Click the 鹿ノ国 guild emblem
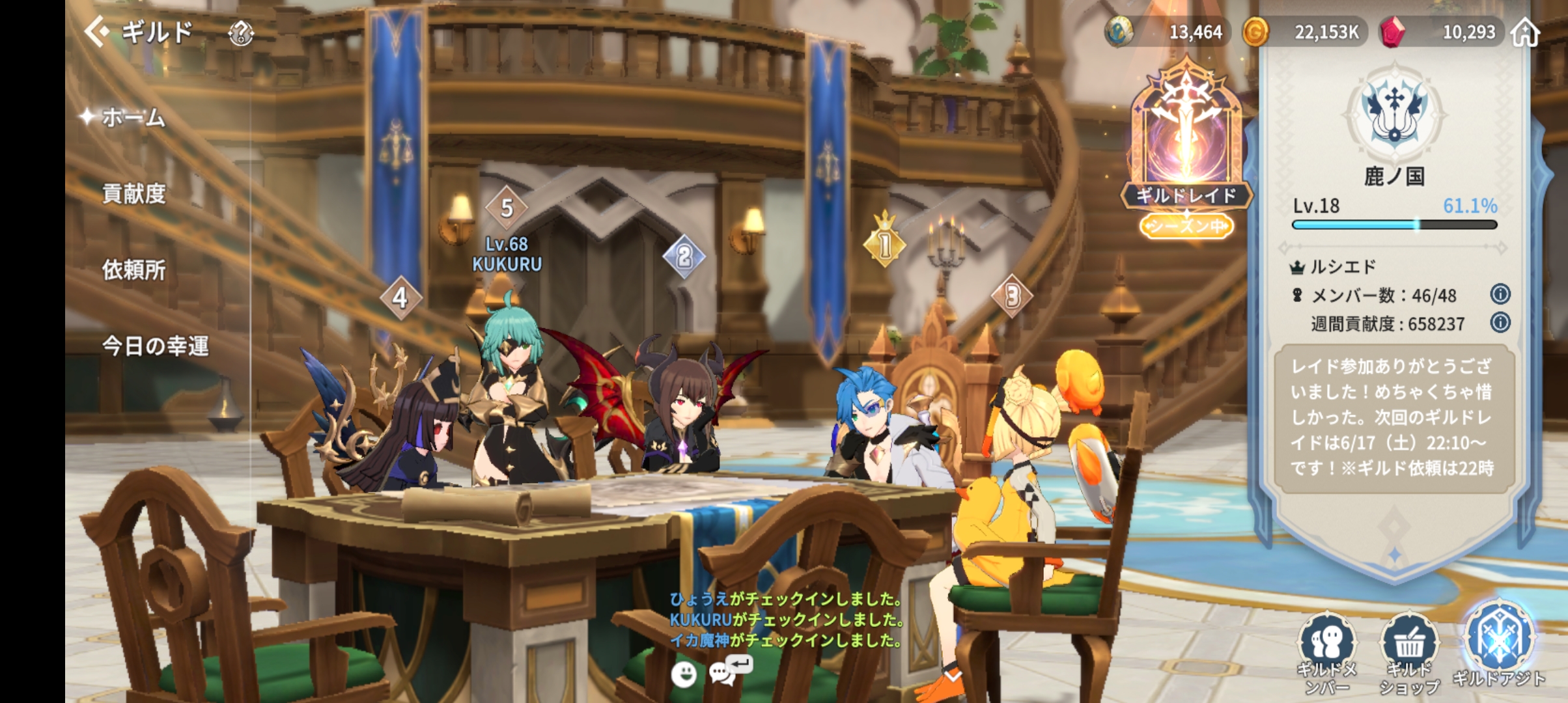This screenshot has height=703, width=1568. tap(1394, 112)
